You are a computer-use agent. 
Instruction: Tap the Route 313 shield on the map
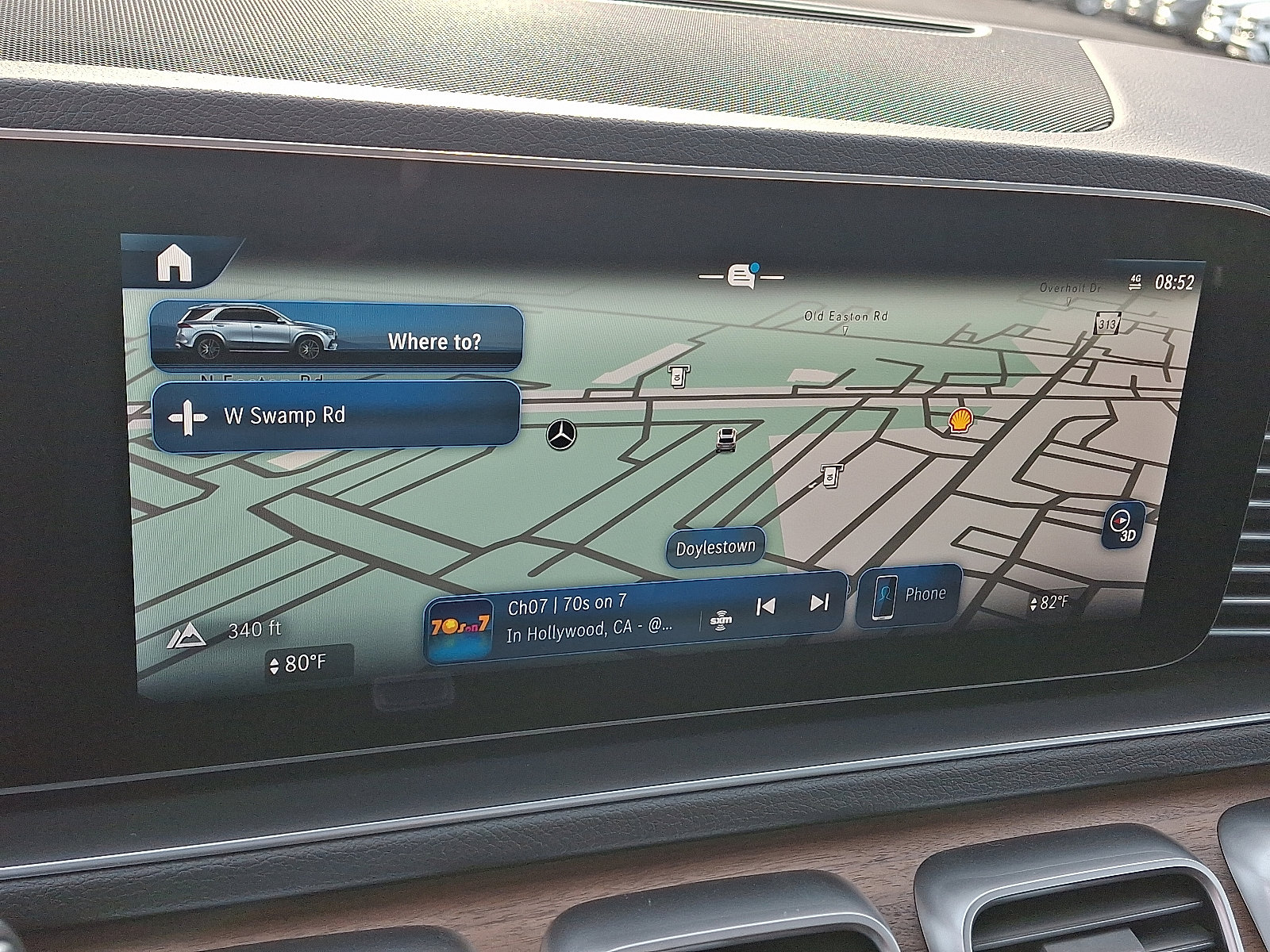click(1106, 324)
